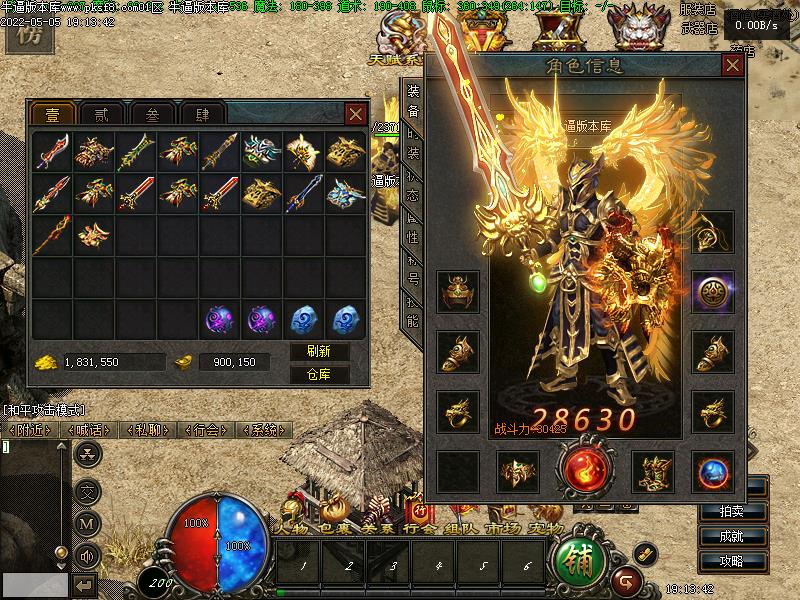Select the curved red scimitar in the bag
The width and height of the screenshot is (800, 600).
(x=51, y=151)
